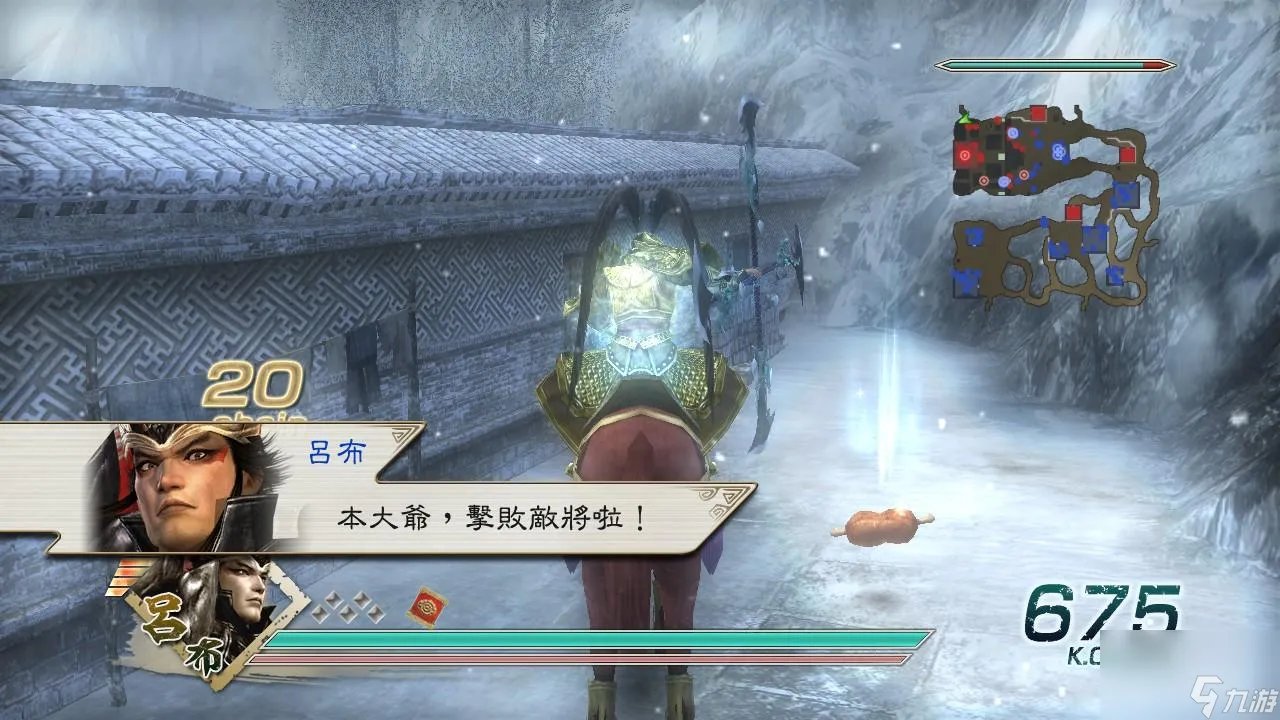Click the red enemy officer target circle on minimap
Screen dimensions: 1280x720
965,155
